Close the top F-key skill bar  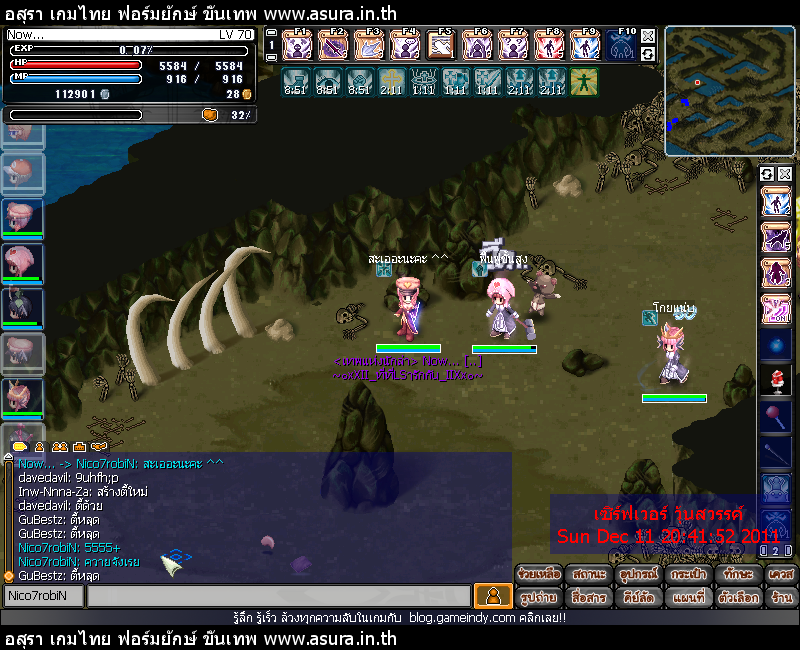pos(648,36)
